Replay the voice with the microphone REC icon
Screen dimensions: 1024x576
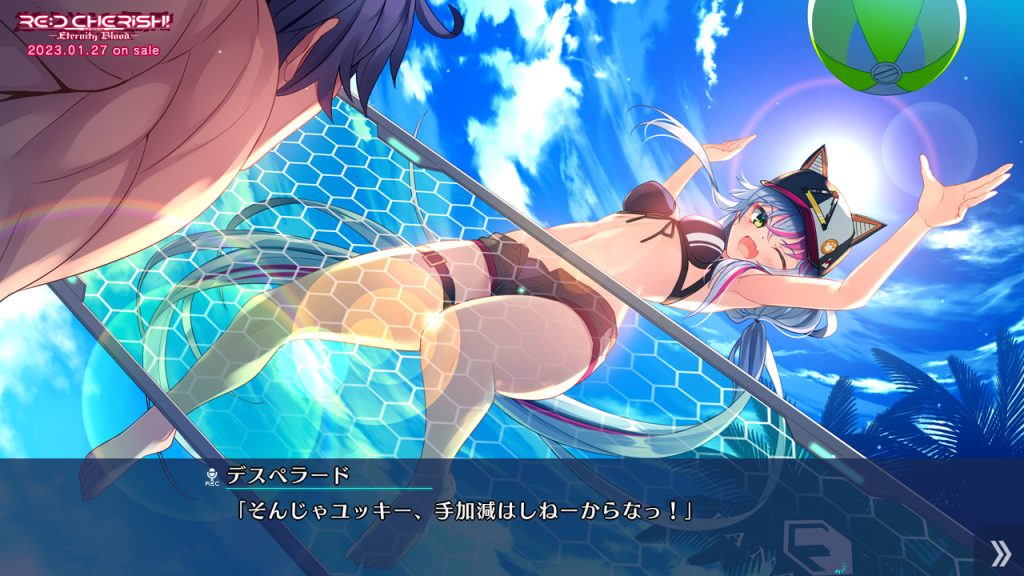click(x=211, y=476)
